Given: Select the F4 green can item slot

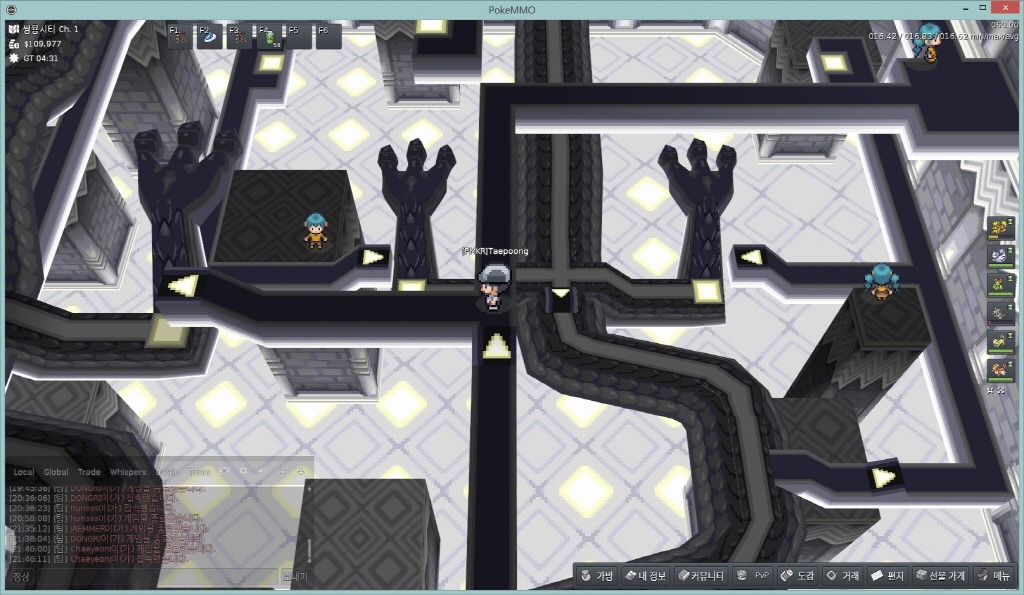Looking at the screenshot, I should pos(271,37).
